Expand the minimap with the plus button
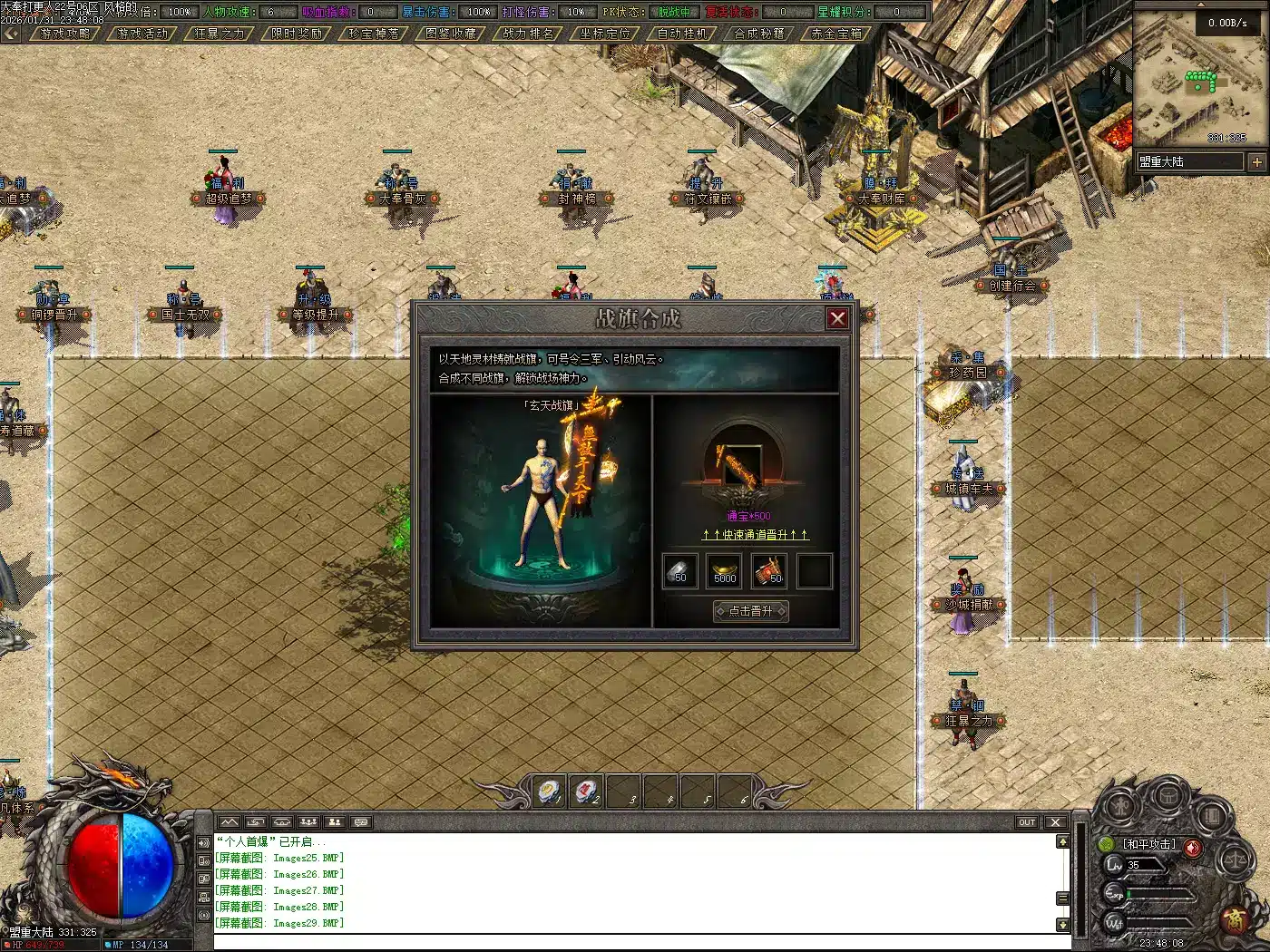Image resolution: width=1270 pixels, height=952 pixels. (x=1256, y=162)
